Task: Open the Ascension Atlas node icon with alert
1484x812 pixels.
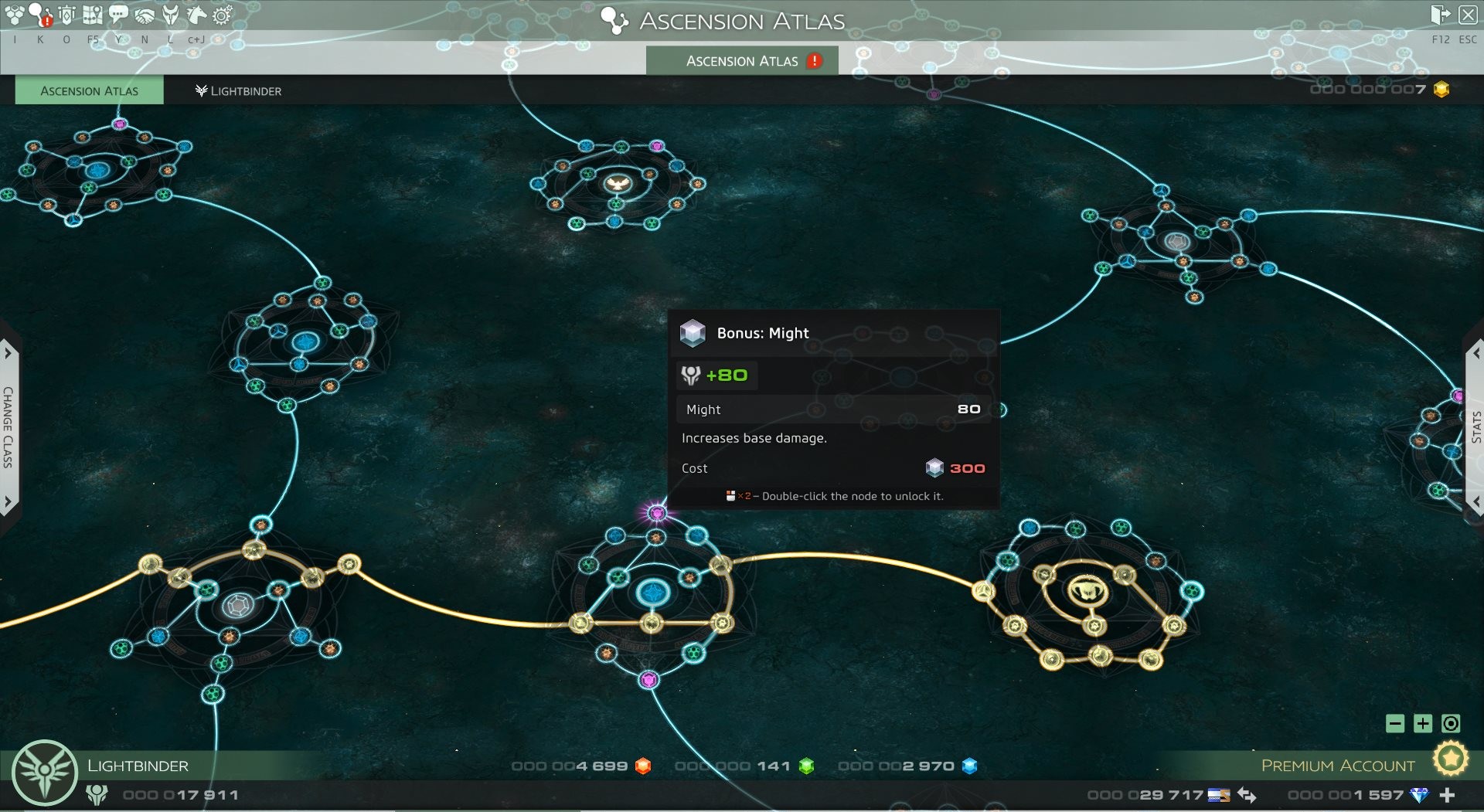Action: pos(39,13)
